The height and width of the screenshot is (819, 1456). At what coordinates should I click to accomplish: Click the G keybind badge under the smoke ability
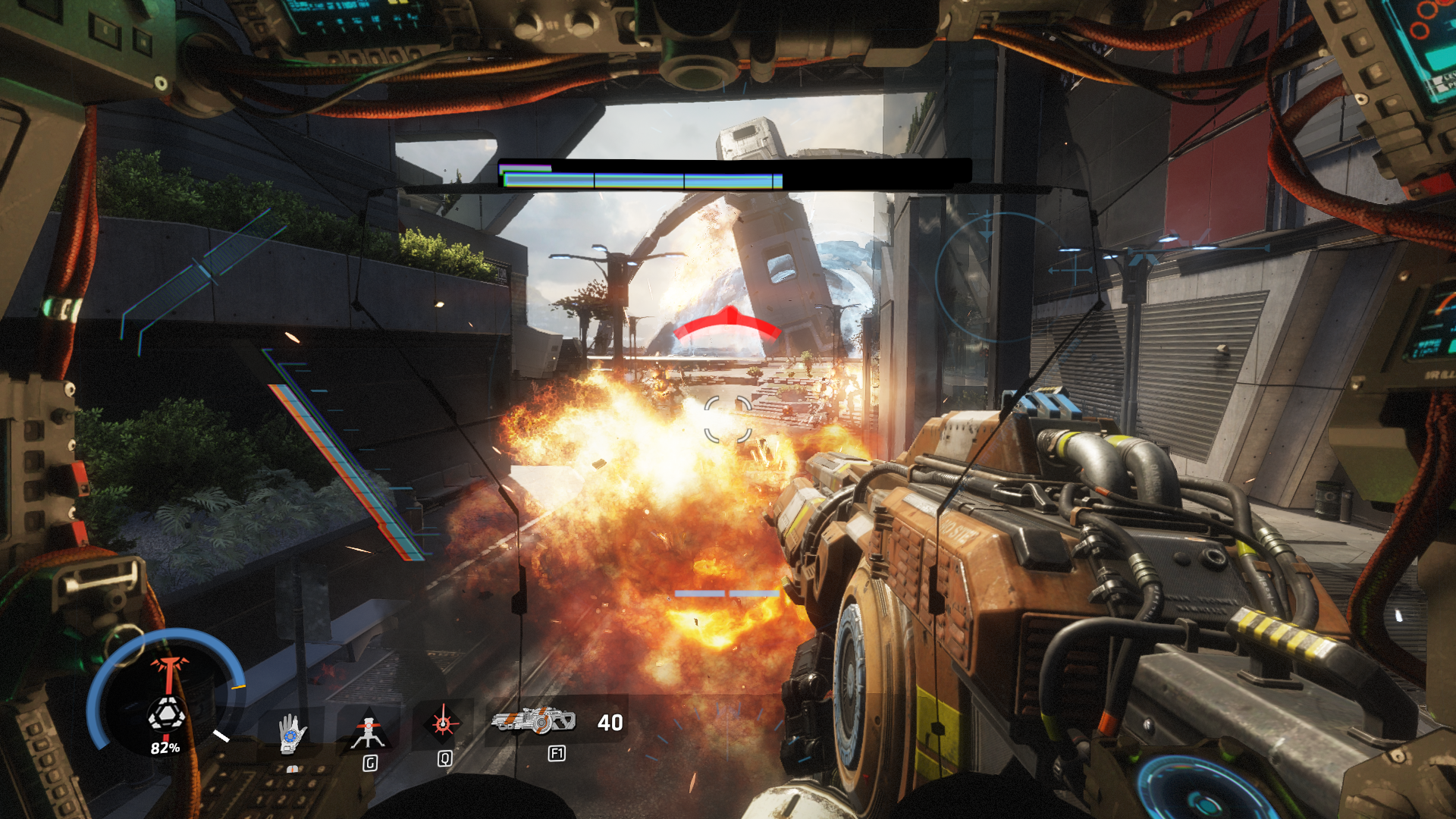[x=369, y=762]
